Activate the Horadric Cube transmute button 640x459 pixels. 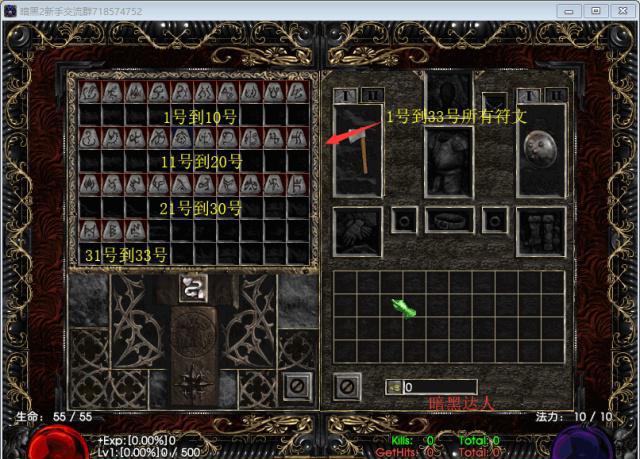pos(193,287)
